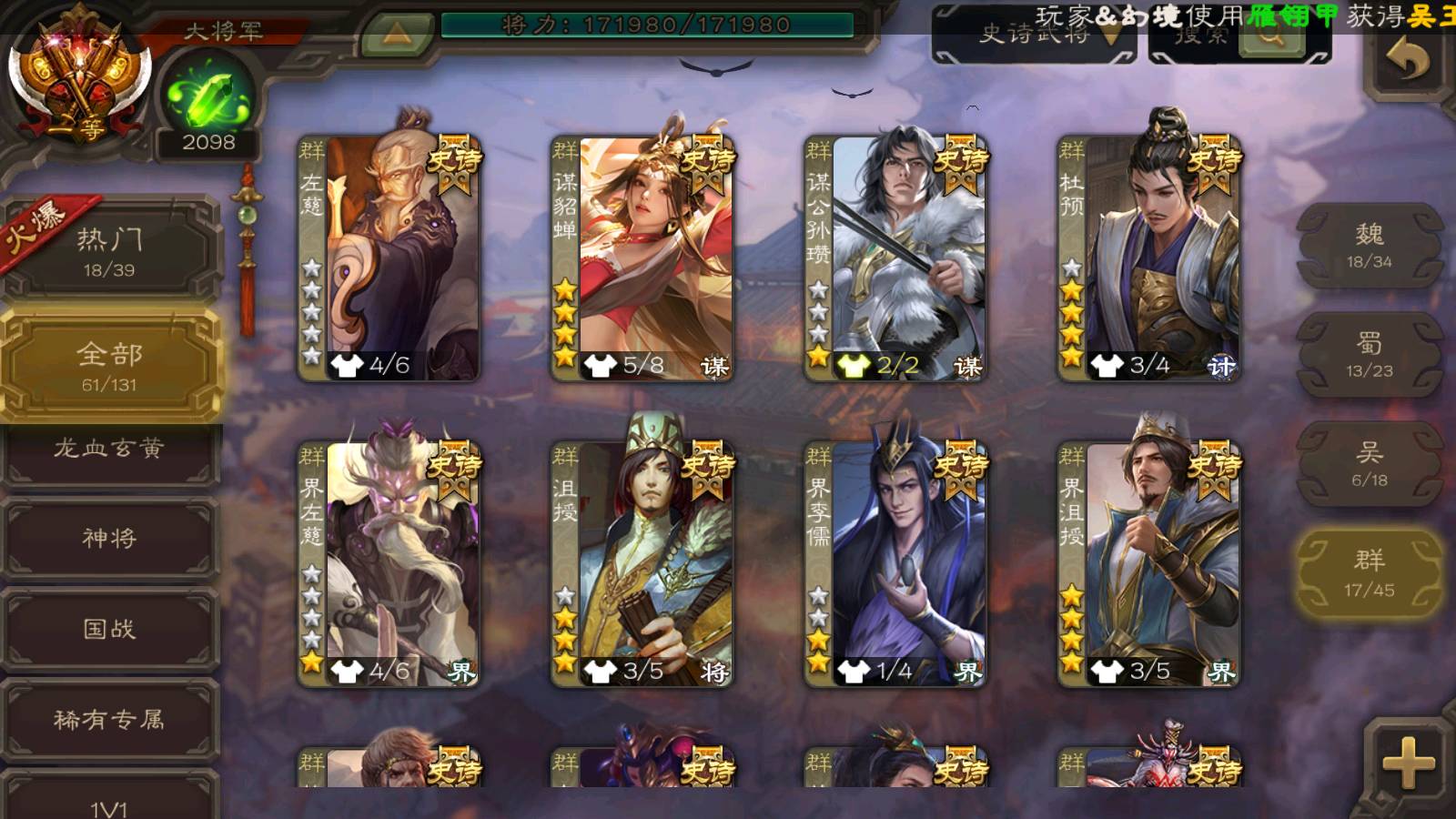This screenshot has height=819, width=1456.
Task: Show the 神将 god generals list
Action: pyautogui.click(x=109, y=539)
